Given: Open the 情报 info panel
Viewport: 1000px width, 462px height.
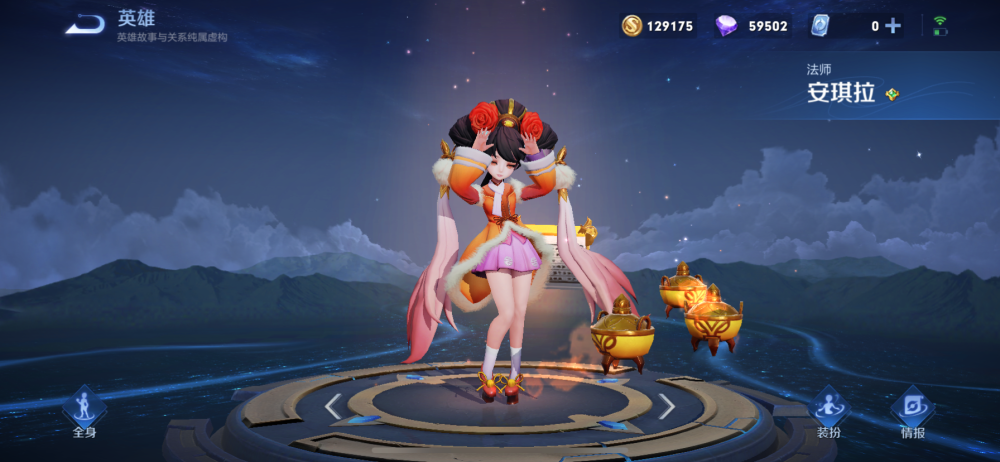Looking at the screenshot, I should [x=912, y=411].
